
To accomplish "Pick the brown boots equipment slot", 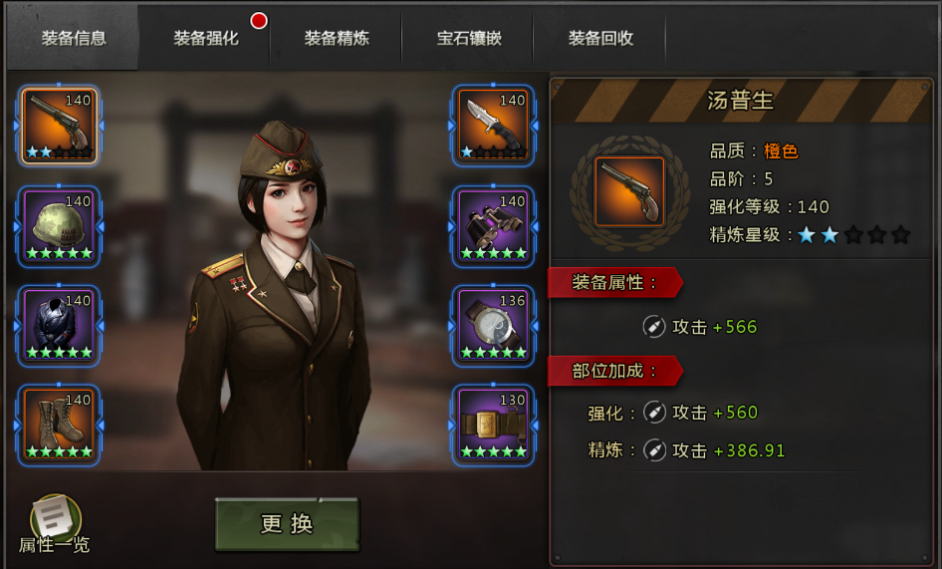I will (59, 425).
